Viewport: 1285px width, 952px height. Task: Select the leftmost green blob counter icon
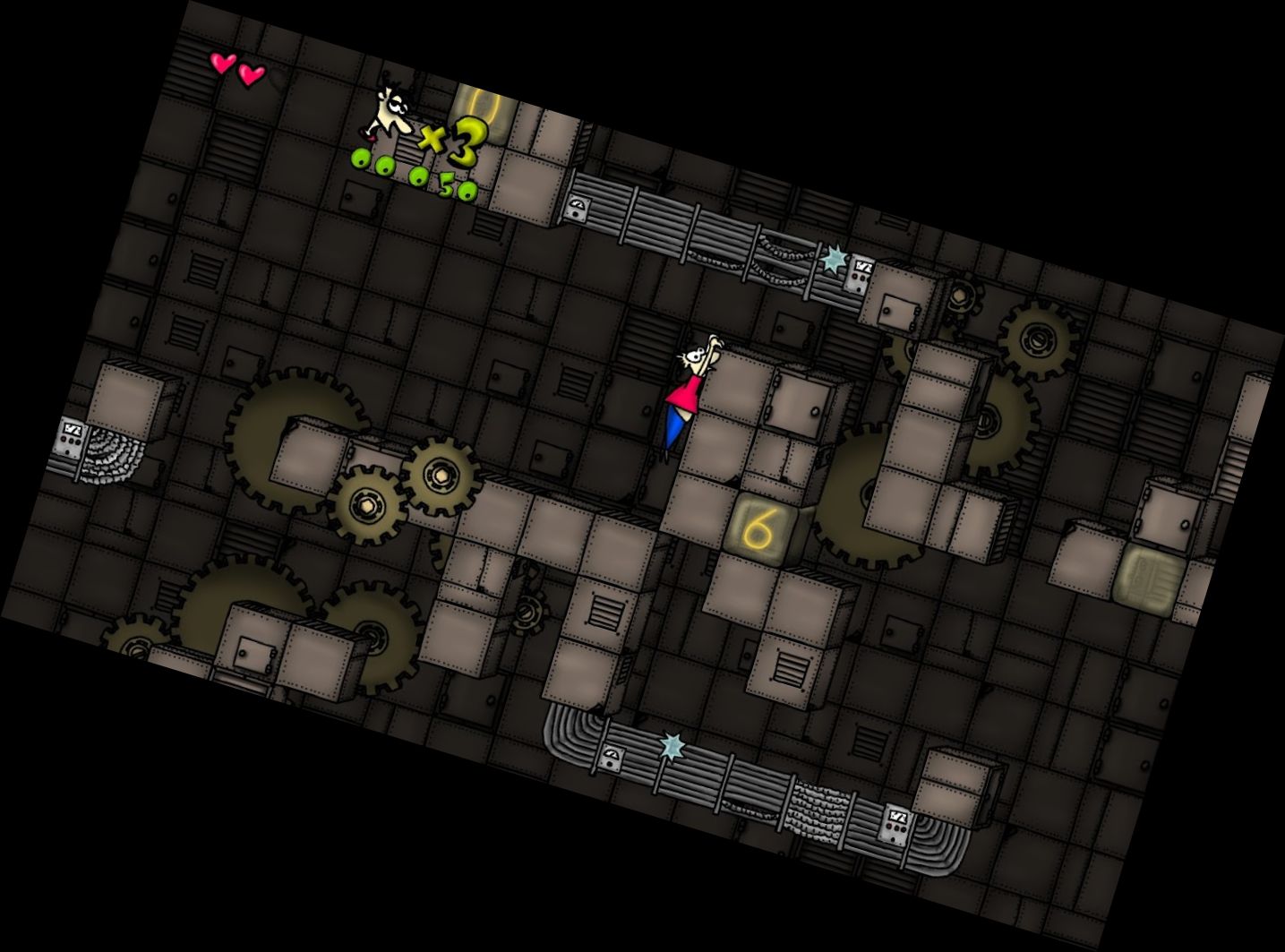click(361, 157)
